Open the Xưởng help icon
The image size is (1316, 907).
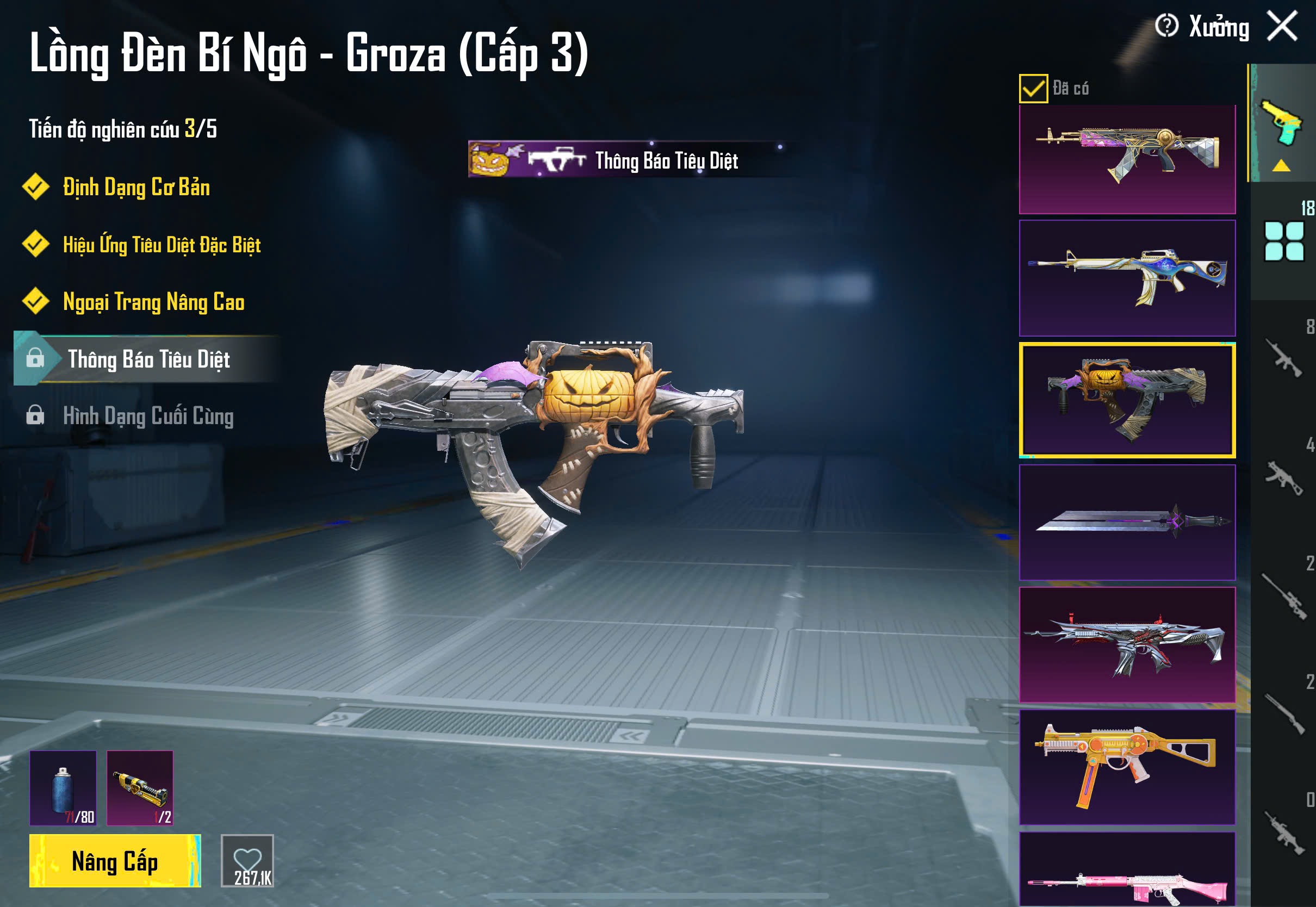1166,26
